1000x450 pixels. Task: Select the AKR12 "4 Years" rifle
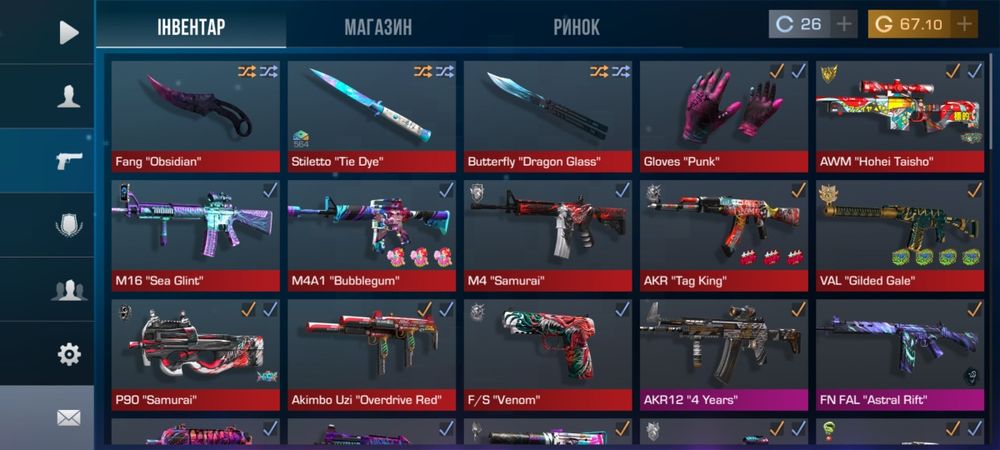pos(723,355)
